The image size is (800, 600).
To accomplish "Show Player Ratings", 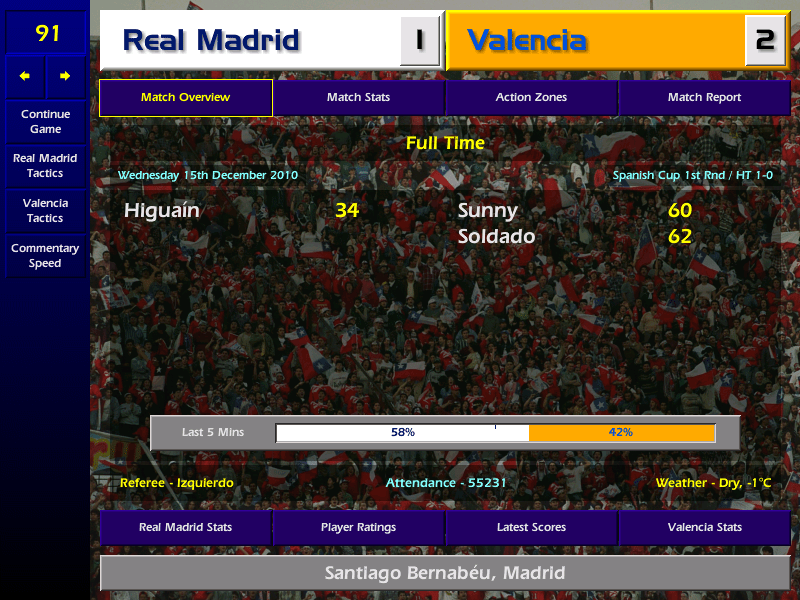I will coord(358,527).
